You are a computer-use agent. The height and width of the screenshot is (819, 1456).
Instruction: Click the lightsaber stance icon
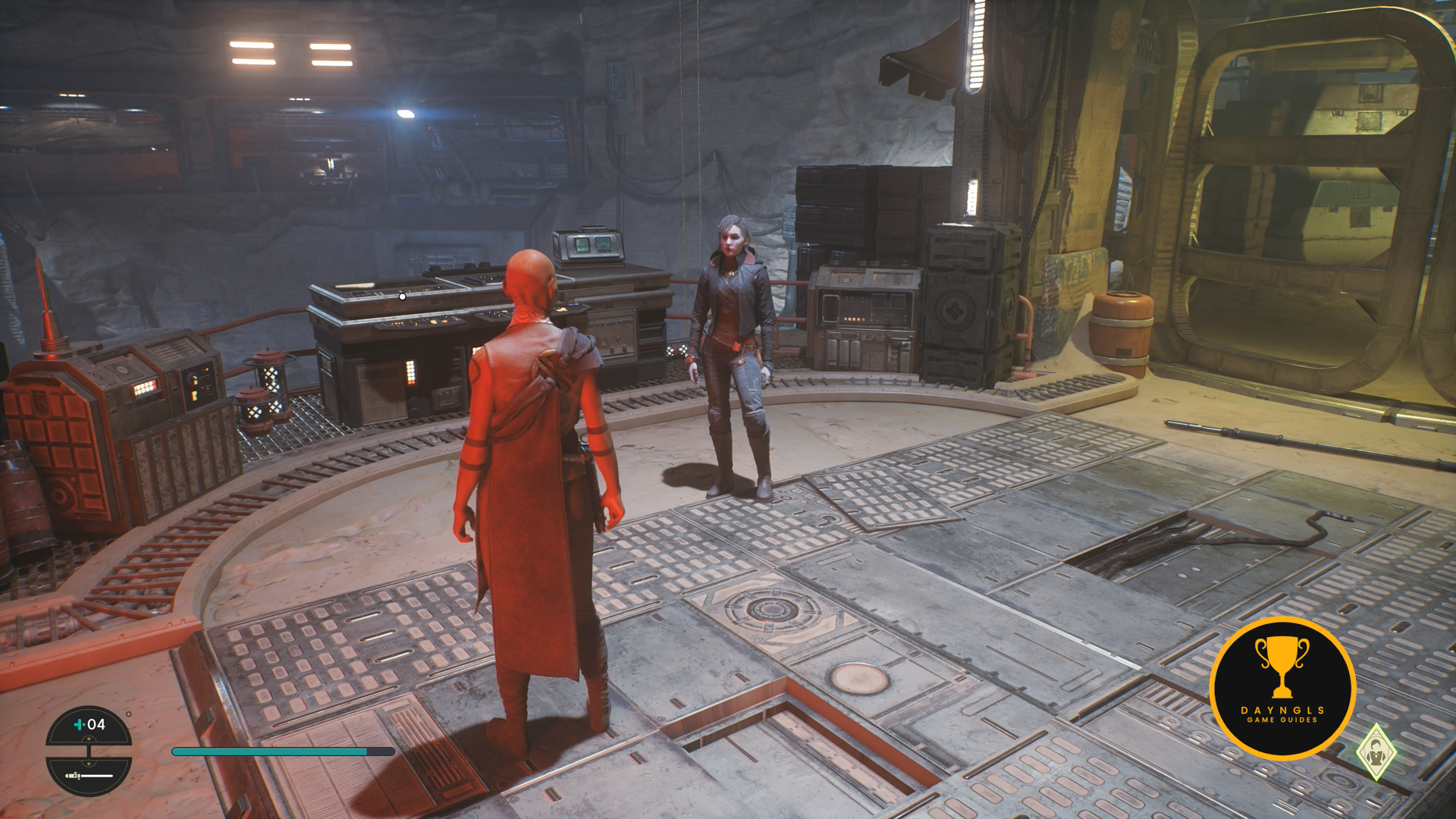[89, 776]
